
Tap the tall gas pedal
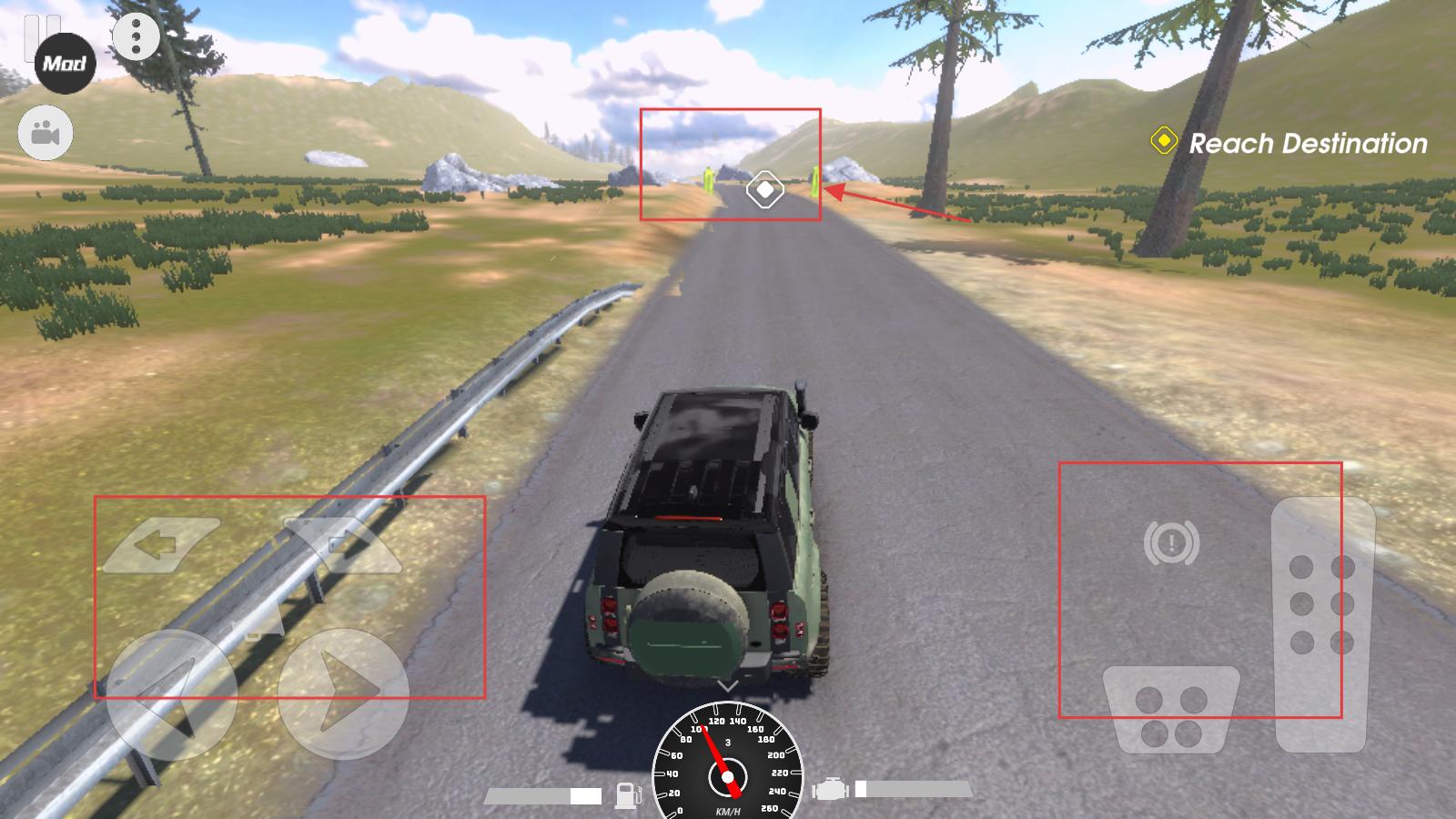point(1322,623)
